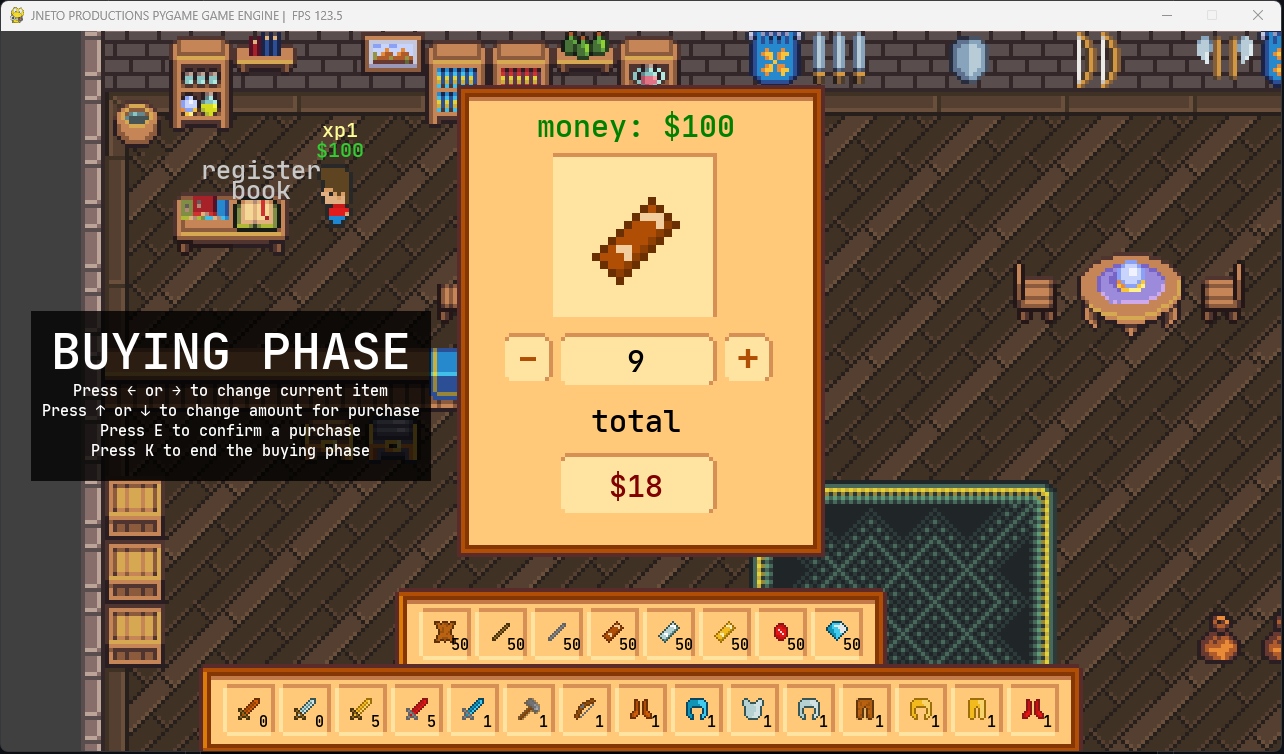
Task: Click the BUYING PHASE instructions panel
Action: click(230, 395)
